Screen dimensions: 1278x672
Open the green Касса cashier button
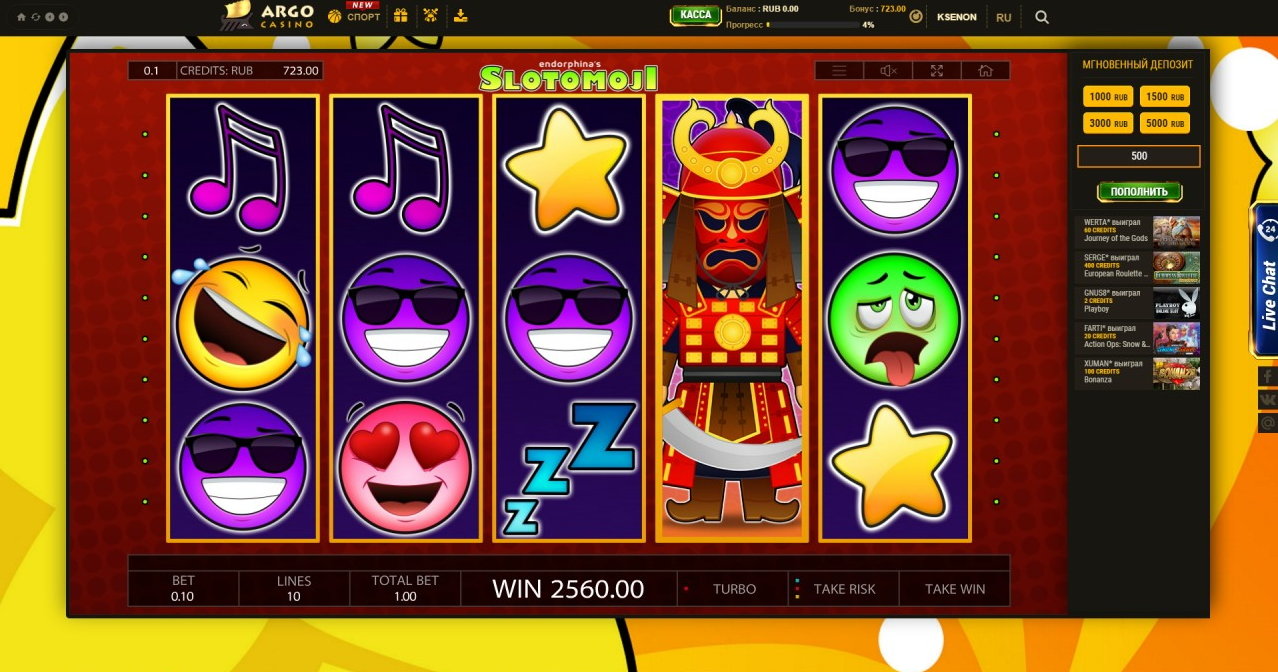click(x=695, y=15)
